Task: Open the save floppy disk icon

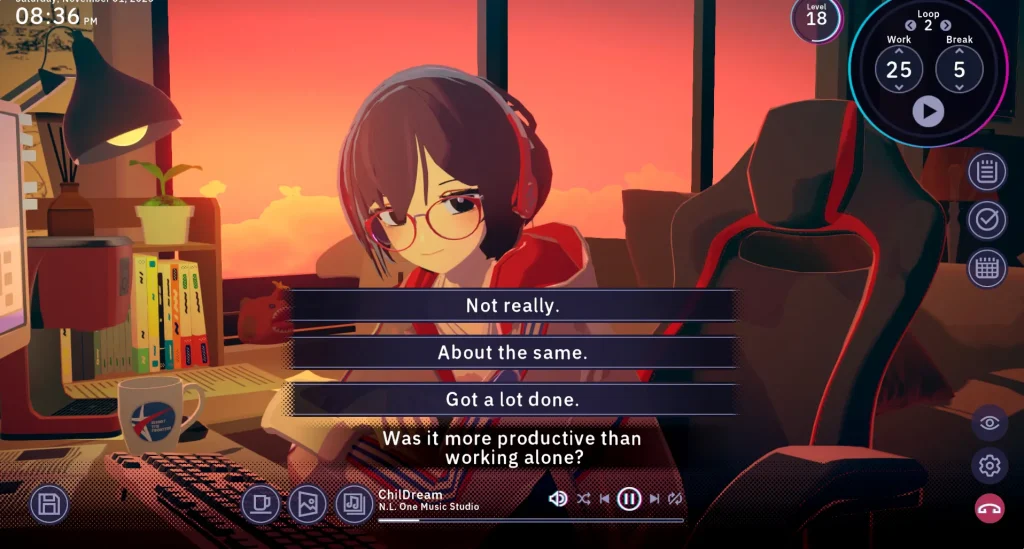Action: point(48,504)
